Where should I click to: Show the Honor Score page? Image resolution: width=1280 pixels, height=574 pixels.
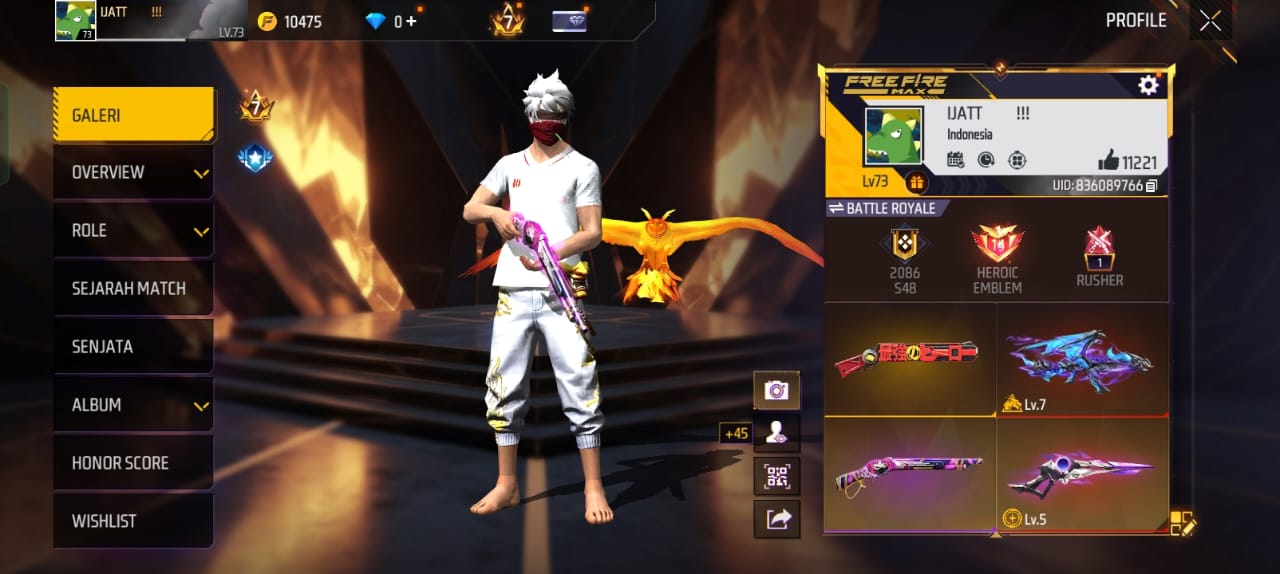point(133,463)
